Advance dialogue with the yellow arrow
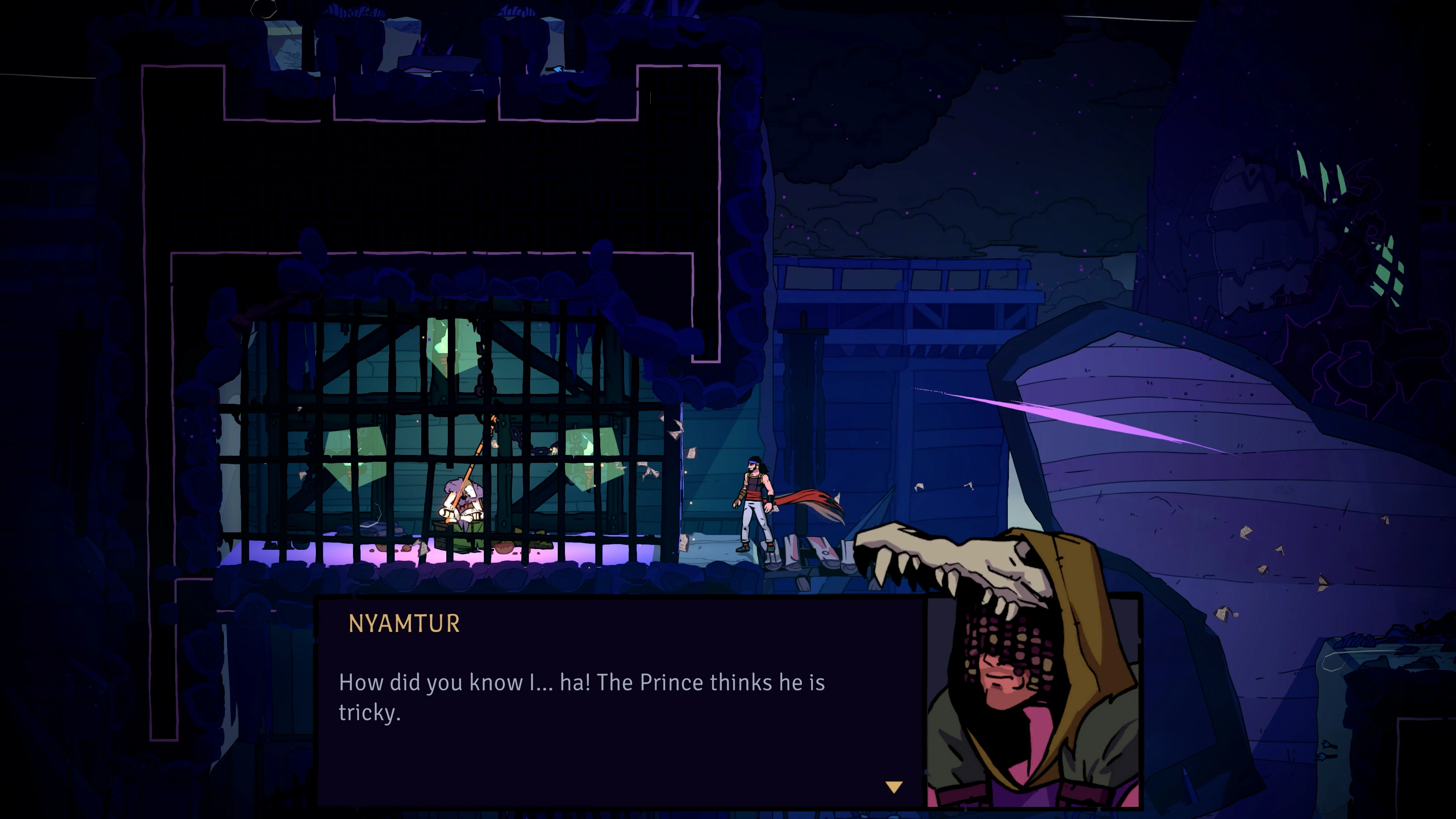Screen dimensions: 1456x819 click(894, 787)
